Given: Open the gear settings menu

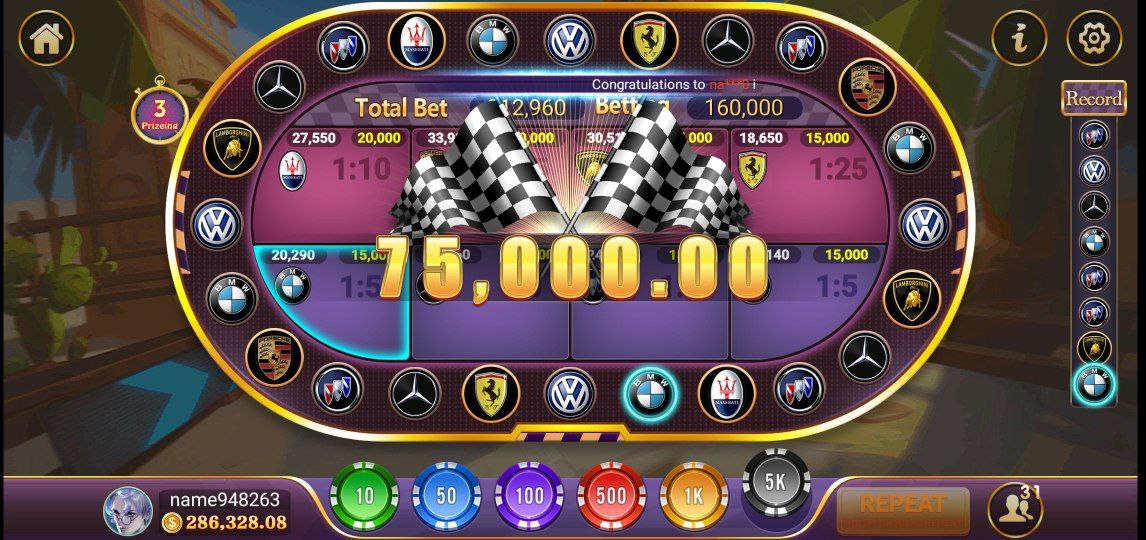Looking at the screenshot, I should (1094, 38).
